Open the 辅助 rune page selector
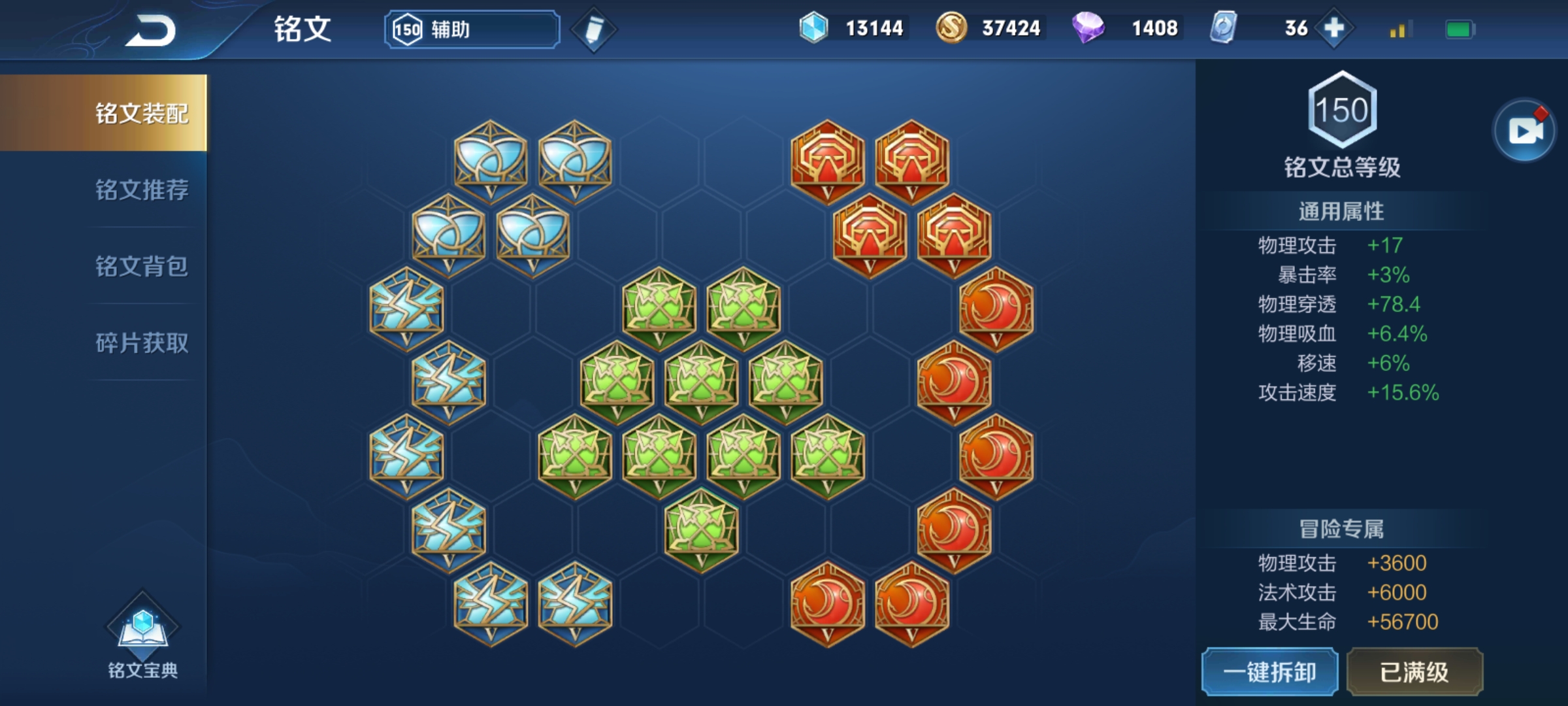 tap(472, 29)
